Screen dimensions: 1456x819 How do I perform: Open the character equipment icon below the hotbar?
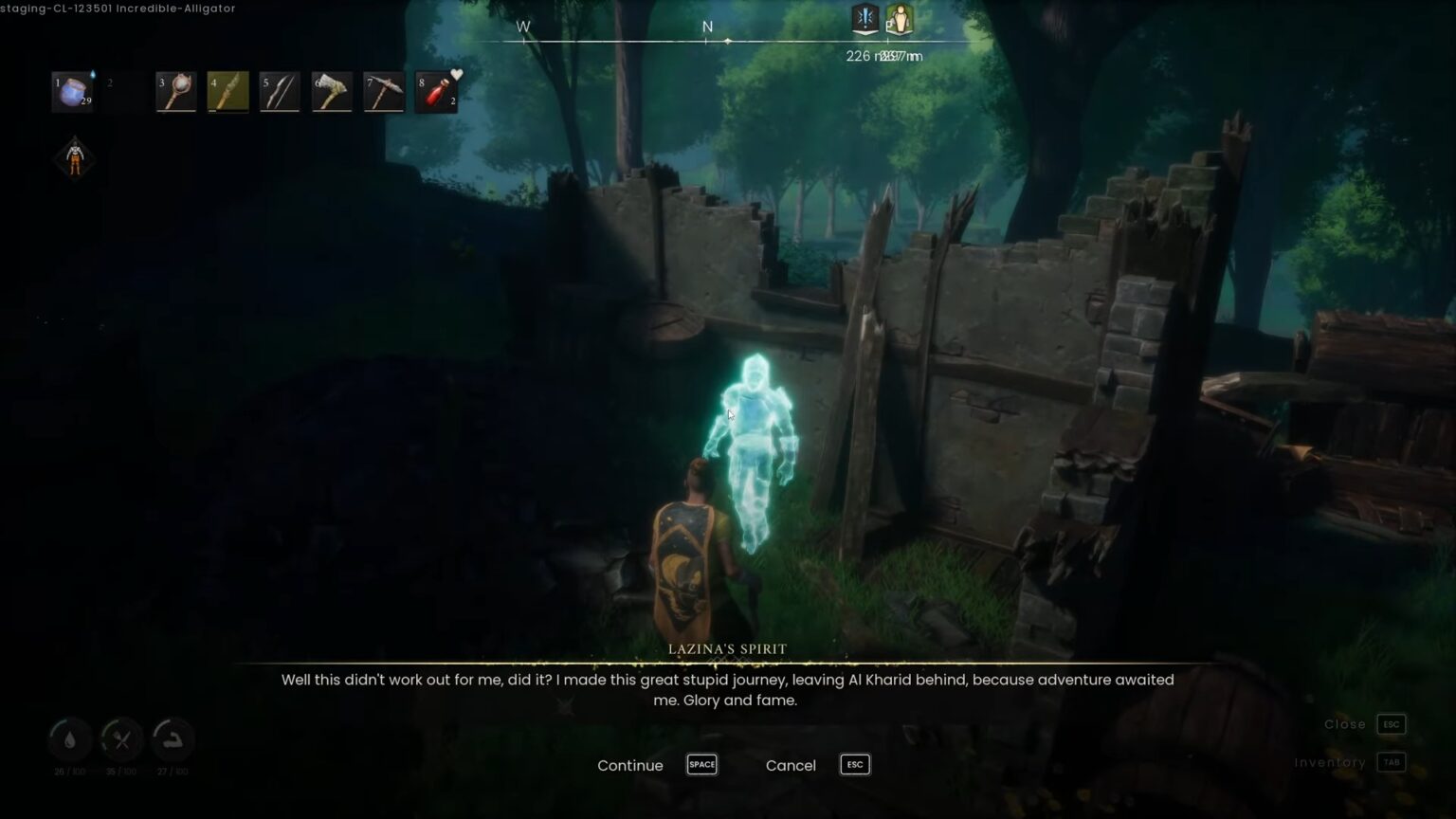tap(73, 156)
